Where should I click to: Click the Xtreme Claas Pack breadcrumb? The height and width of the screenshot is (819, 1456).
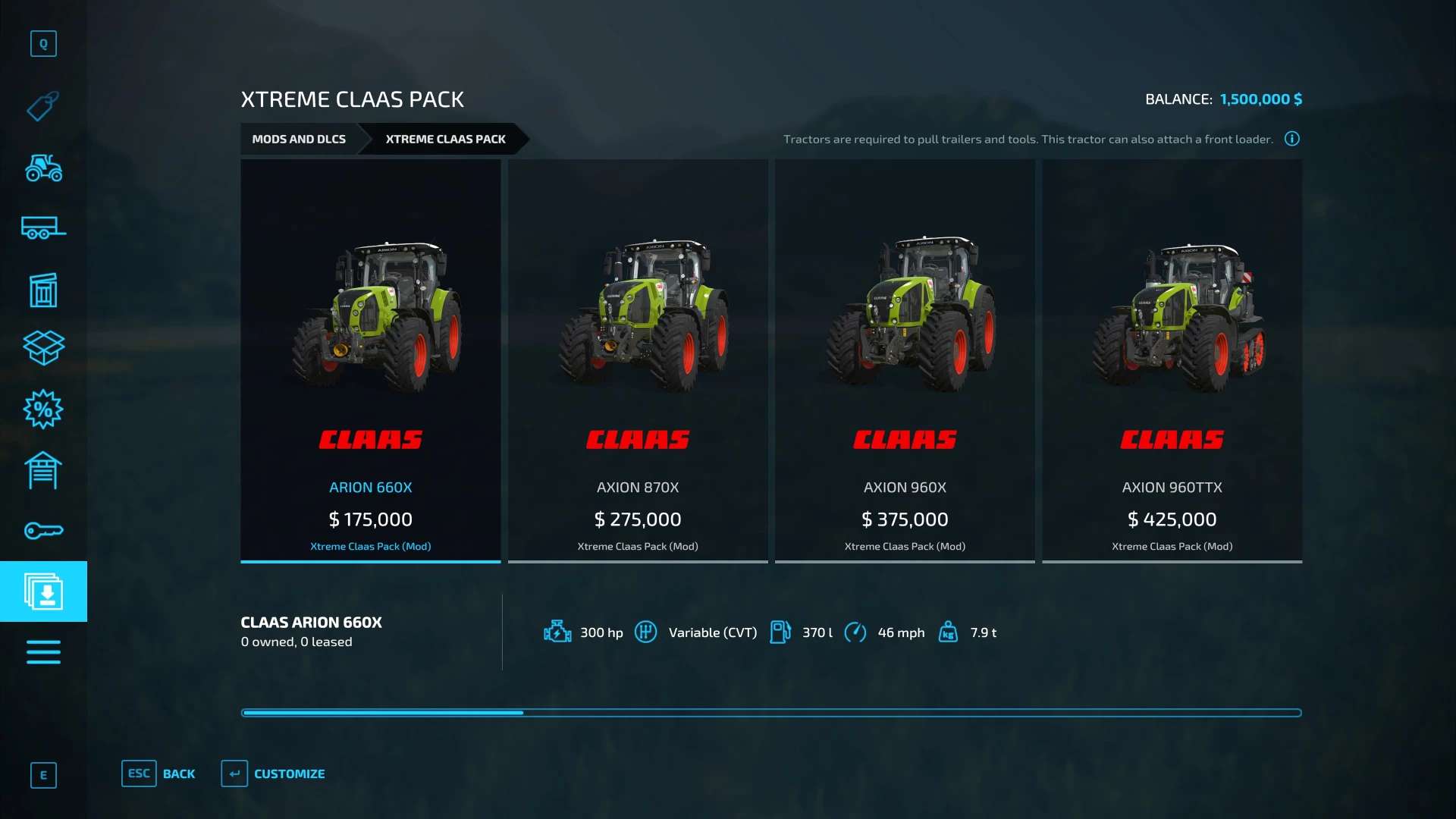[x=445, y=140]
